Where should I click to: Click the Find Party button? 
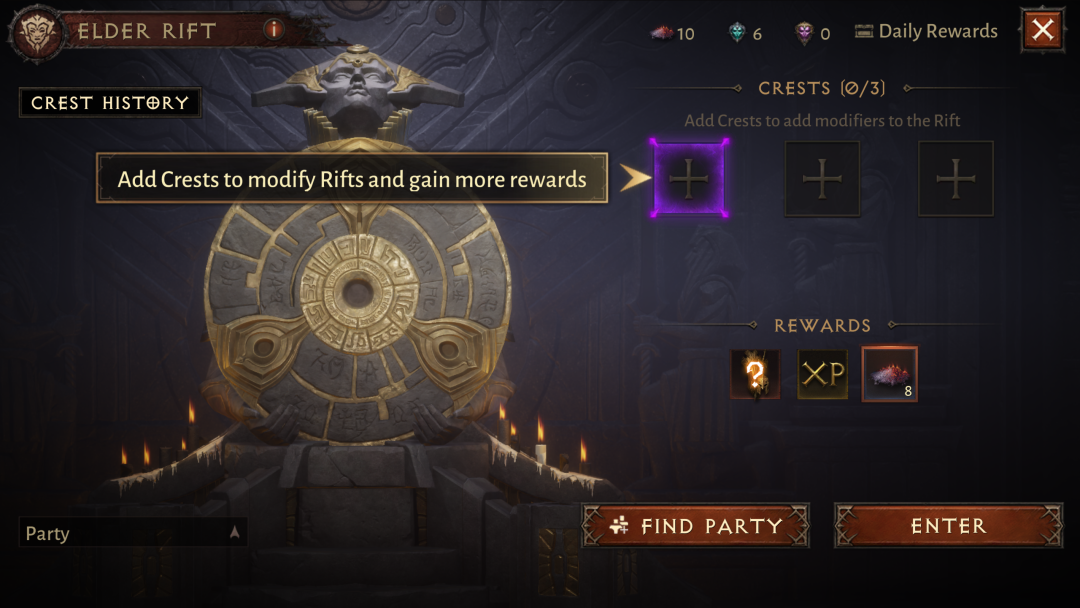[696, 526]
